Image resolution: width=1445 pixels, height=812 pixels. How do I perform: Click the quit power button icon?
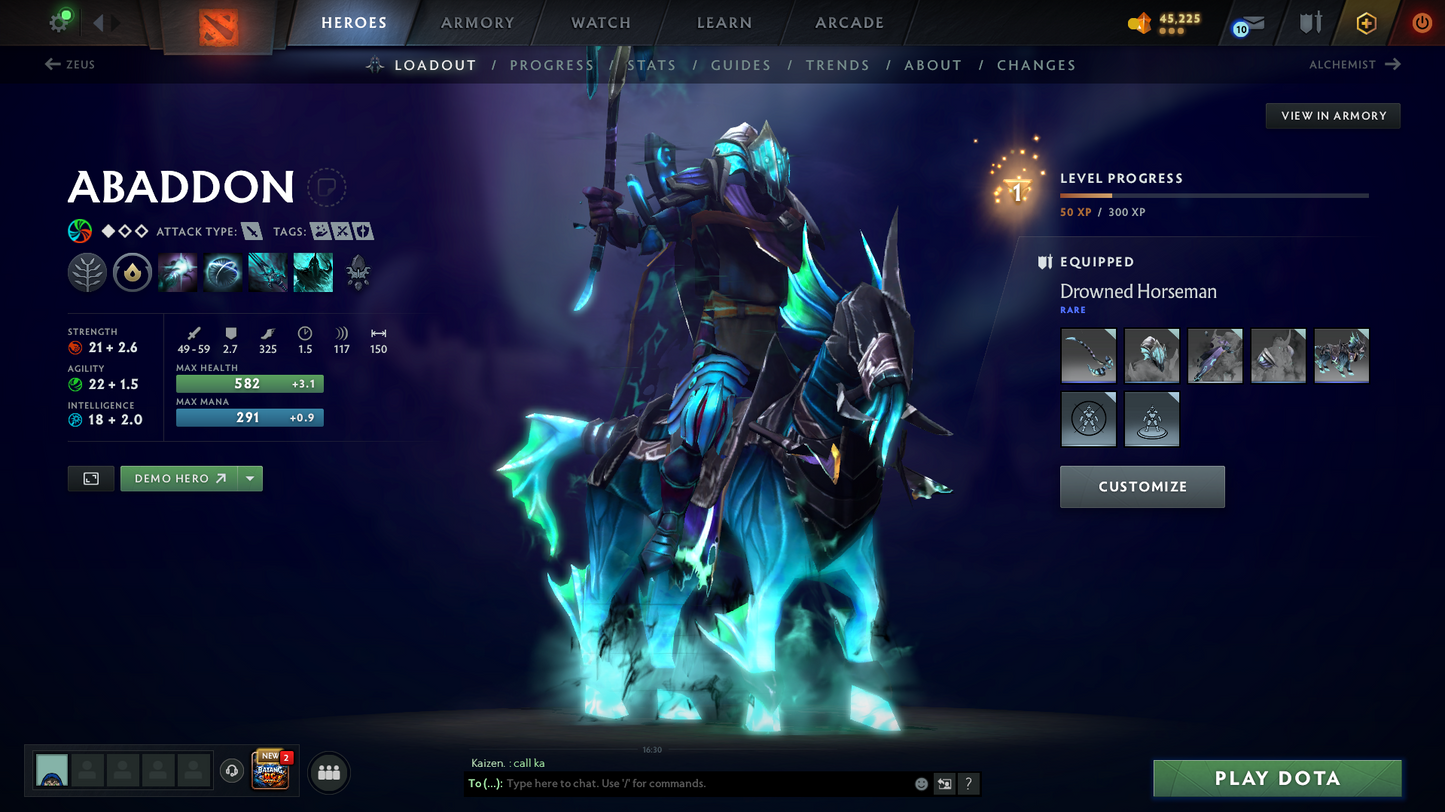(x=1421, y=23)
